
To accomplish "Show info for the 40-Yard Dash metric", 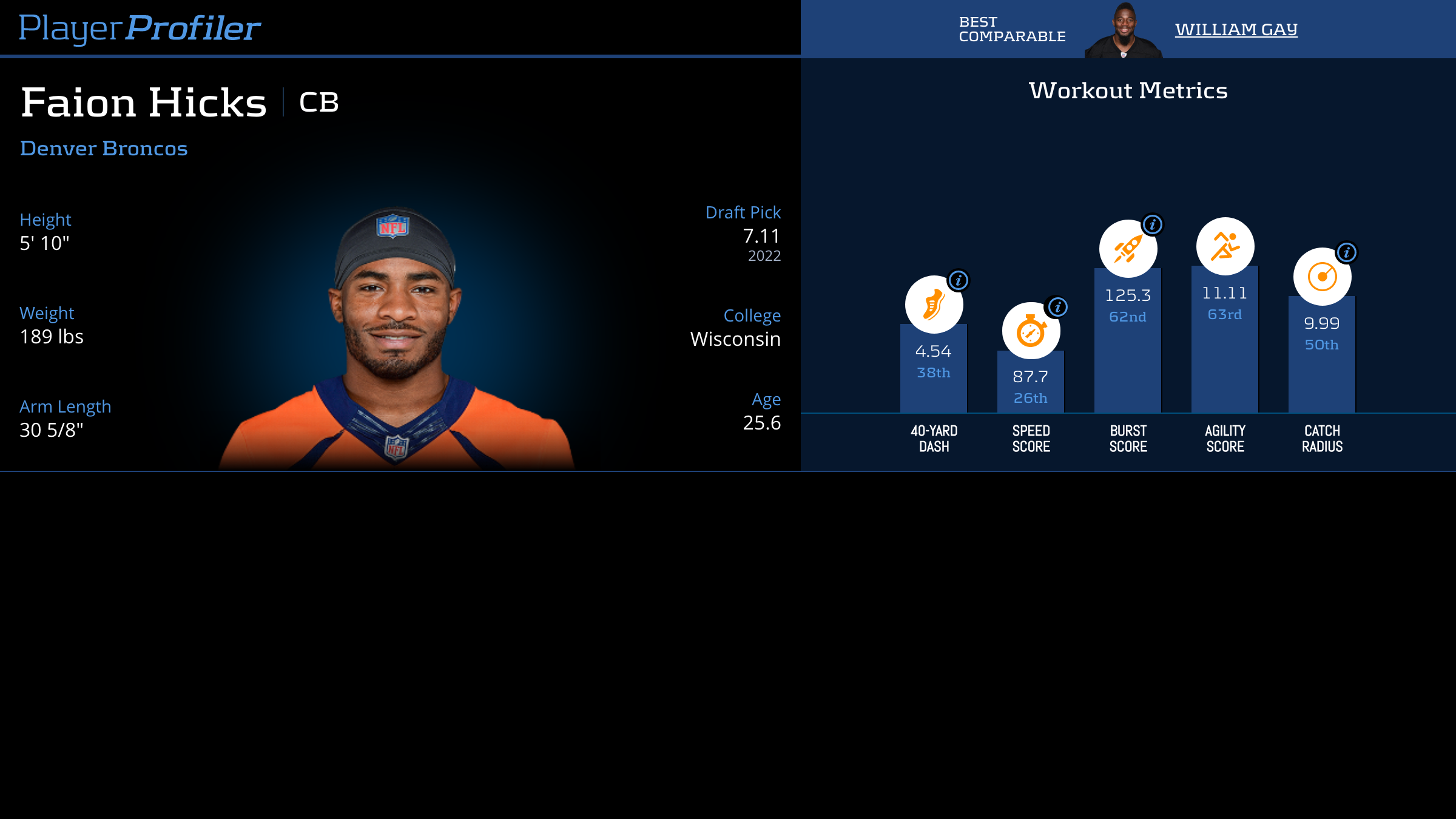I will click(959, 280).
